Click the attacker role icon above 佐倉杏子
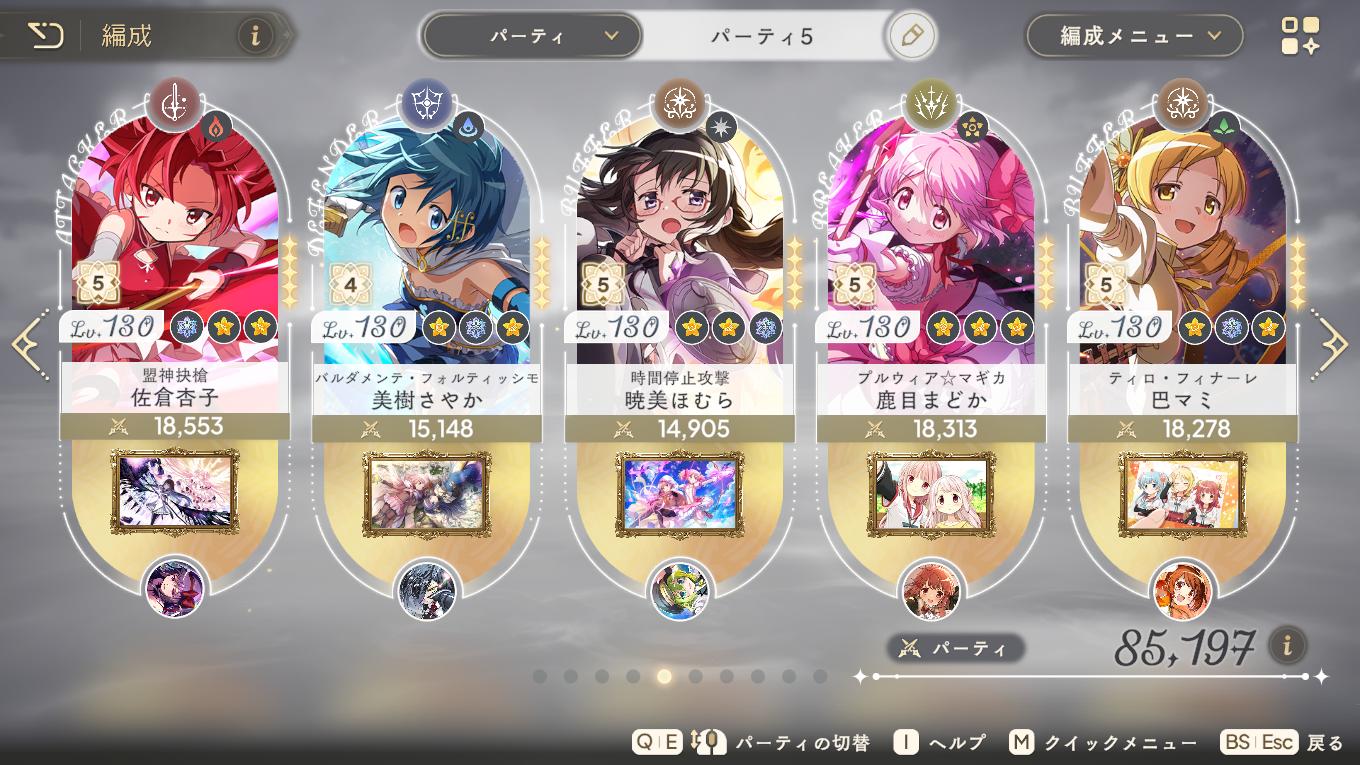 (x=177, y=103)
